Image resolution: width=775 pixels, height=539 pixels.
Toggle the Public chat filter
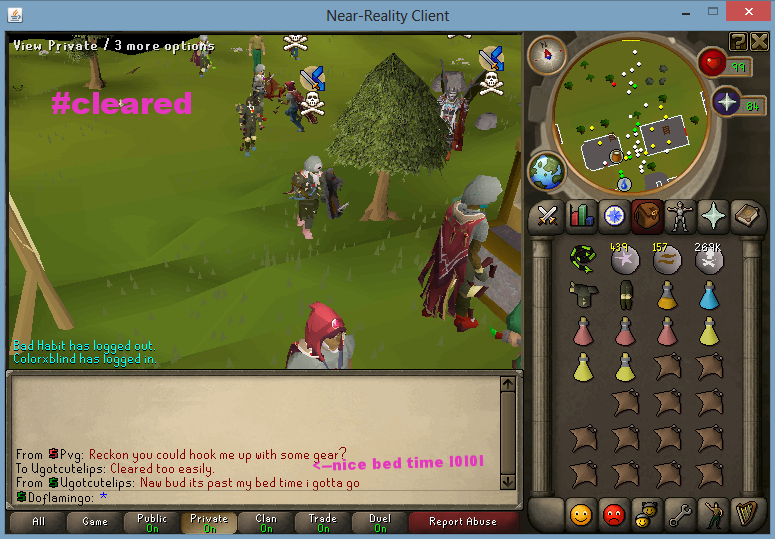pyautogui.click(x=152, y=523)
